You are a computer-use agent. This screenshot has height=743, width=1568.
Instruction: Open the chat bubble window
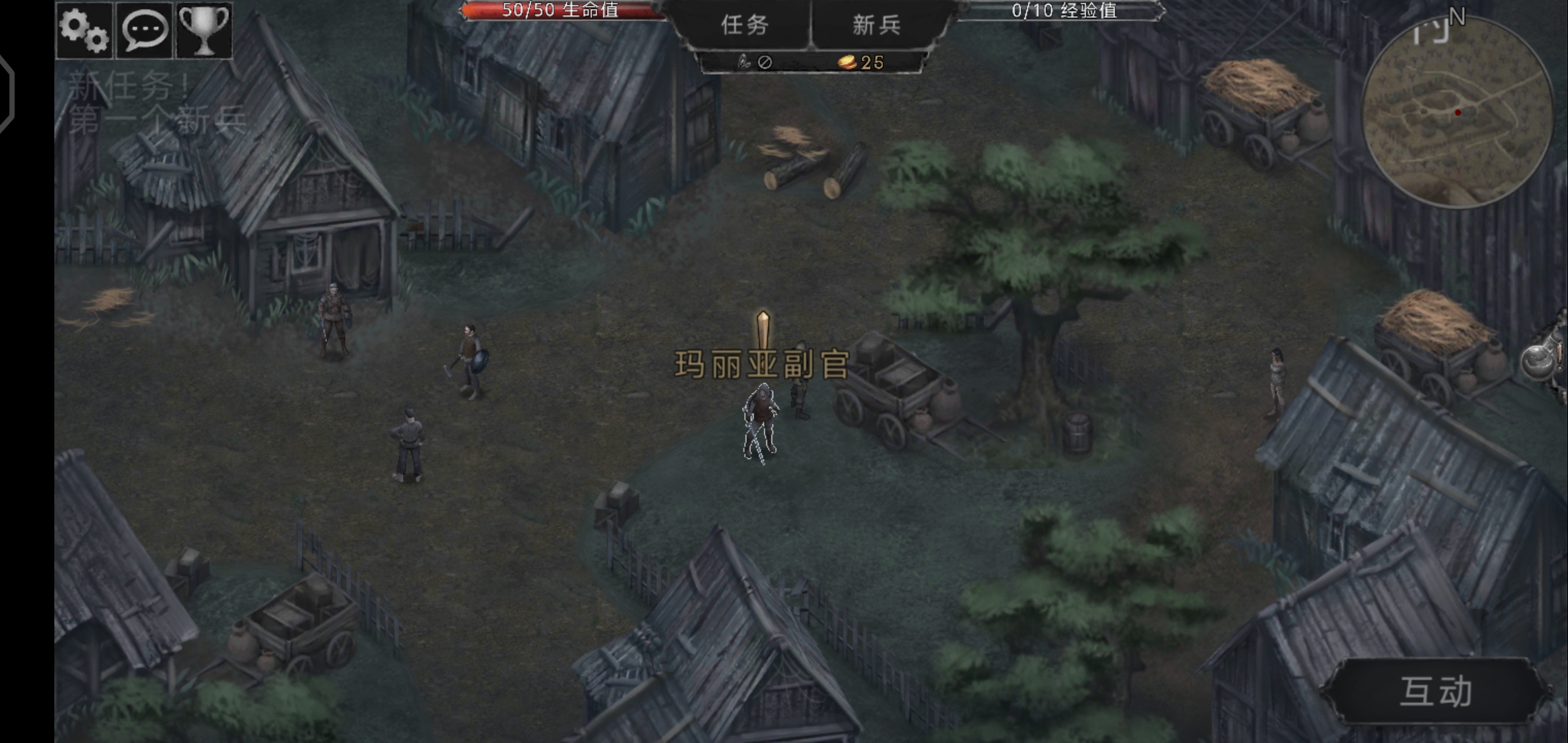pos(144,29)
